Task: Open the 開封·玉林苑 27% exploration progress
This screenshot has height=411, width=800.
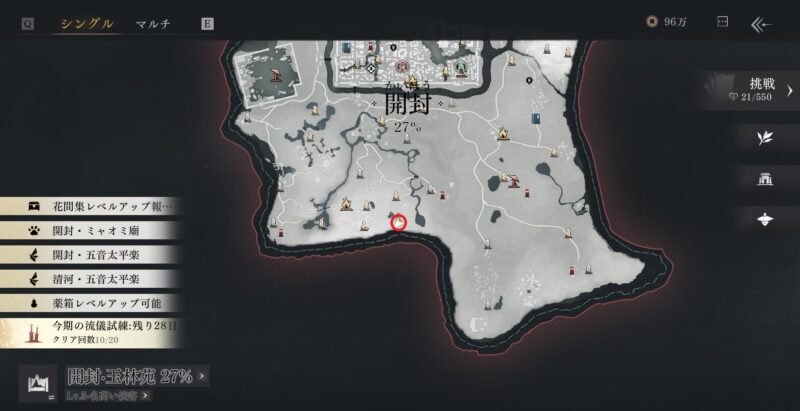Action: pyautogui.click(x=137, y=377)
